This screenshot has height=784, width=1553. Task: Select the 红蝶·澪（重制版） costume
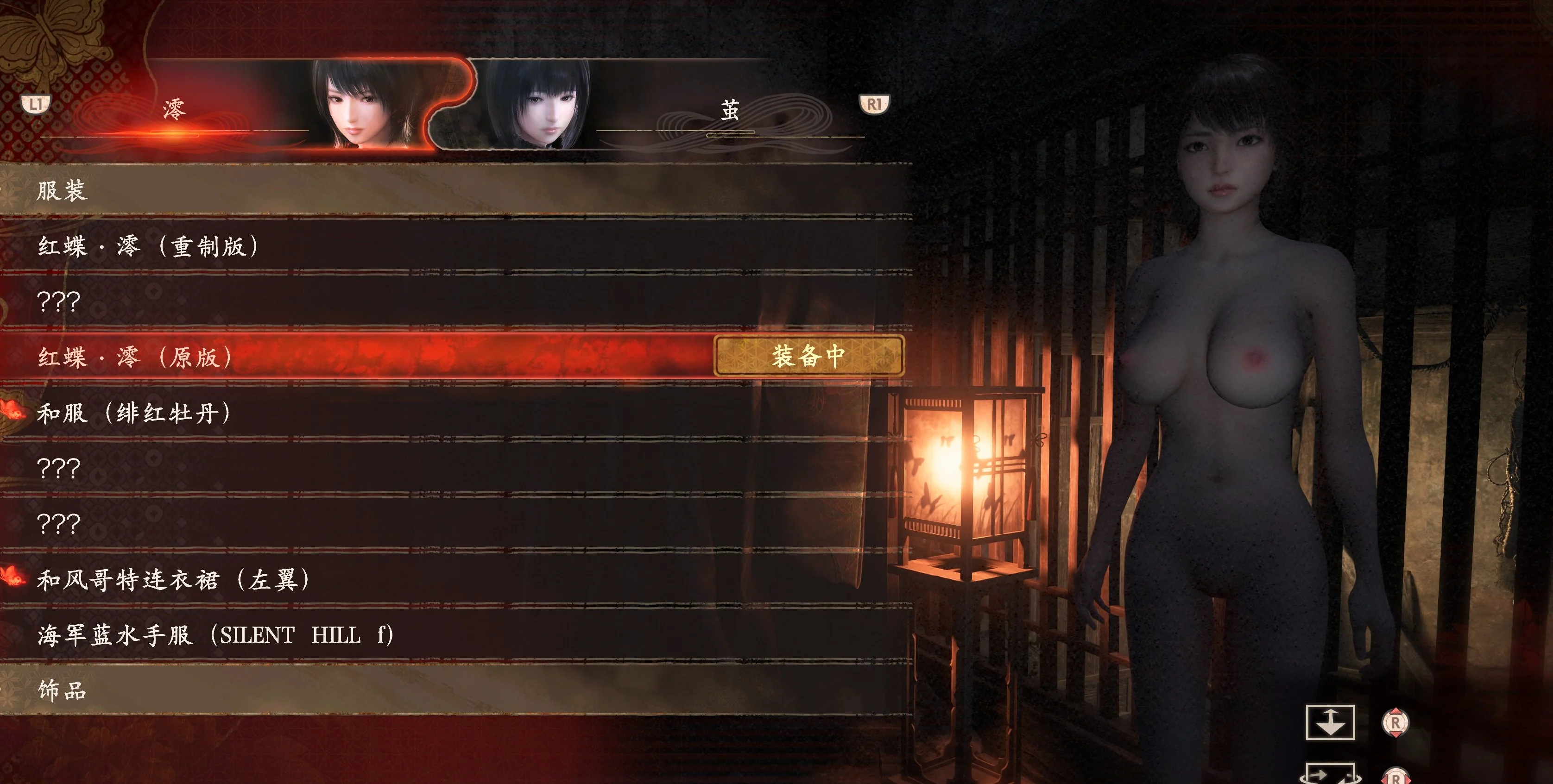[148, 246]
